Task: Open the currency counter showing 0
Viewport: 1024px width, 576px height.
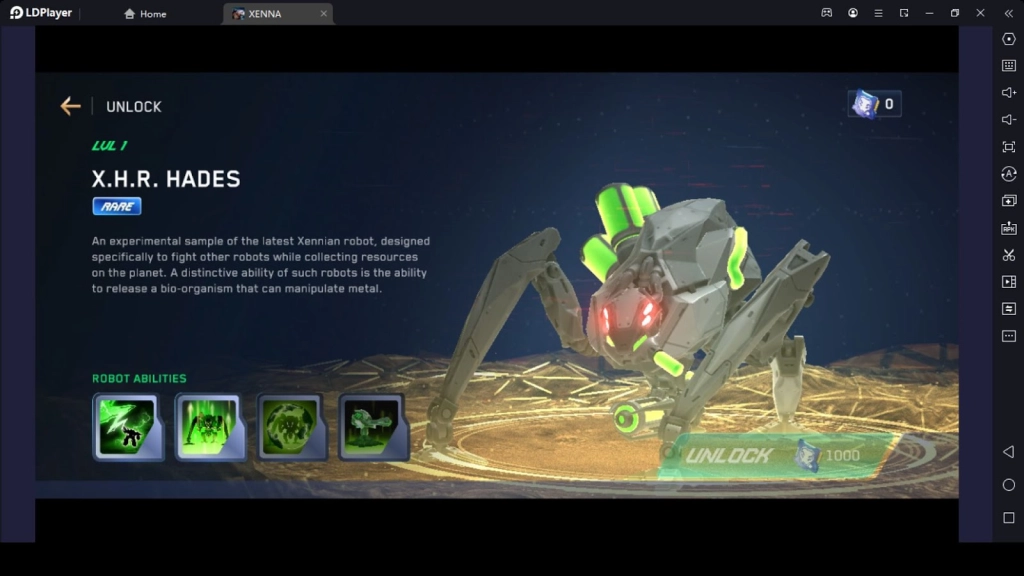Action: (x=874, y=104)
